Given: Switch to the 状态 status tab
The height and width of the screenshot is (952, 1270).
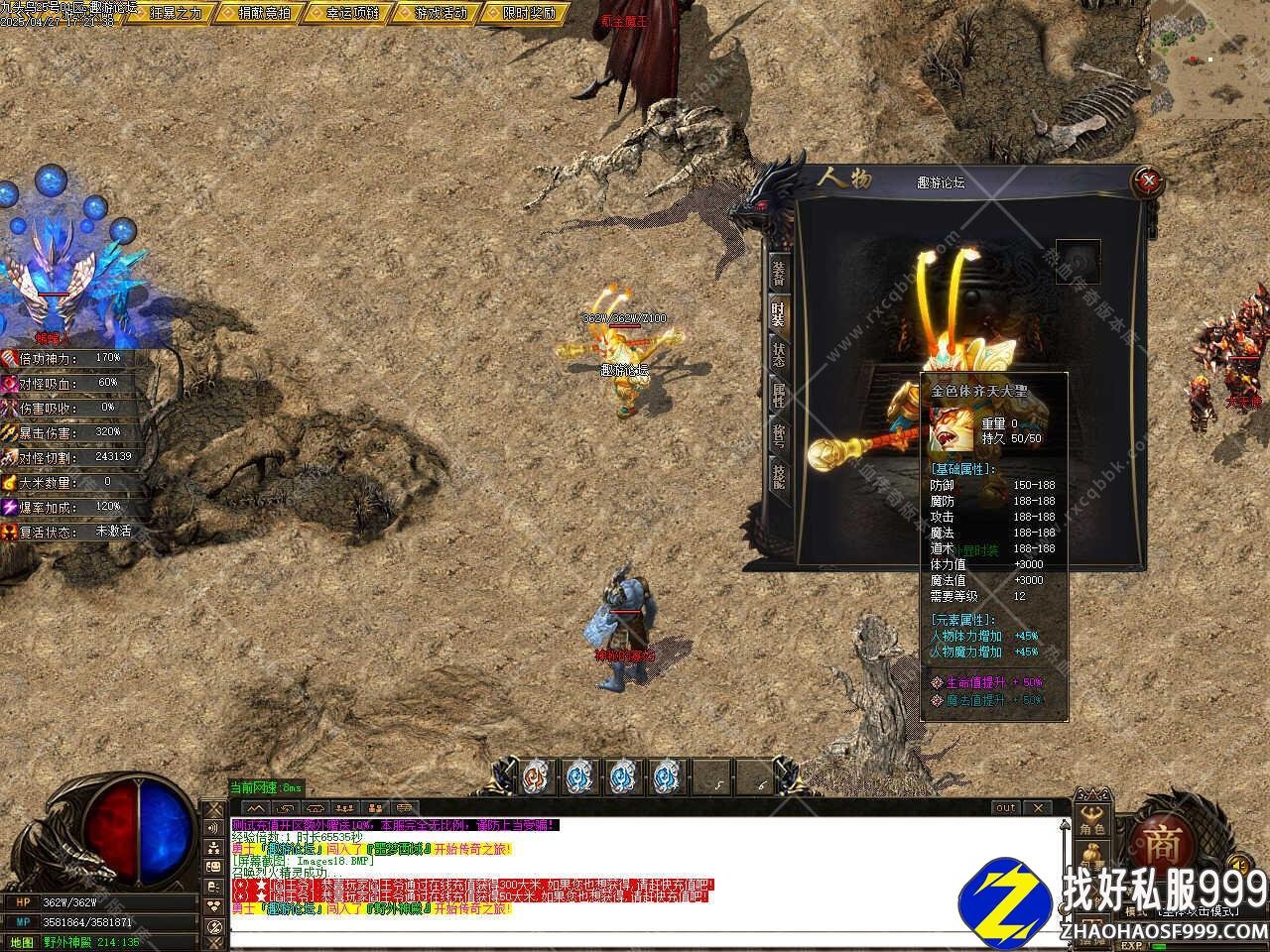Looking at the screenshot, I should click(779, 355).
